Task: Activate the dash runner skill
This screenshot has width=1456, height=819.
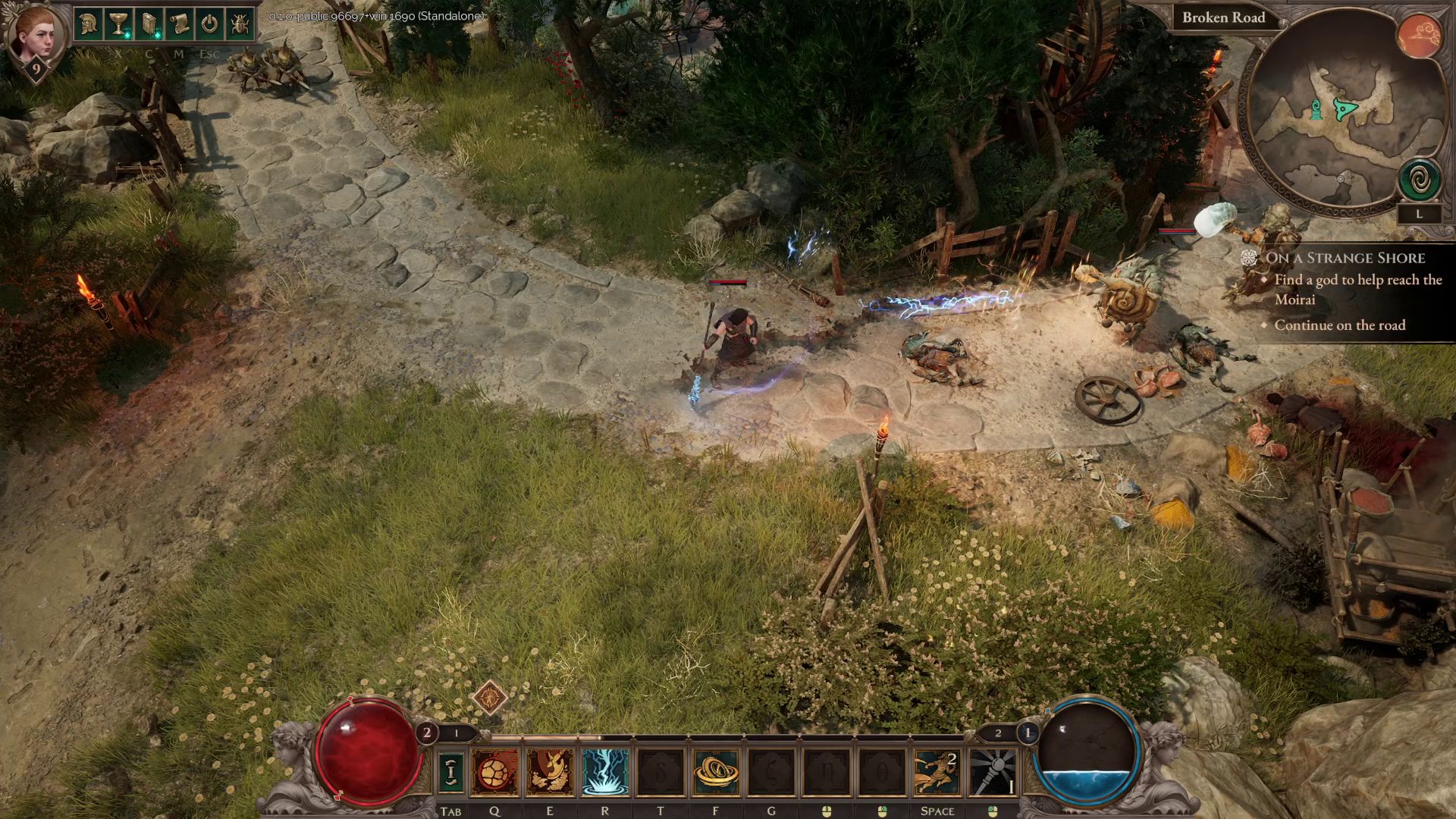Action: coord(937,772)
